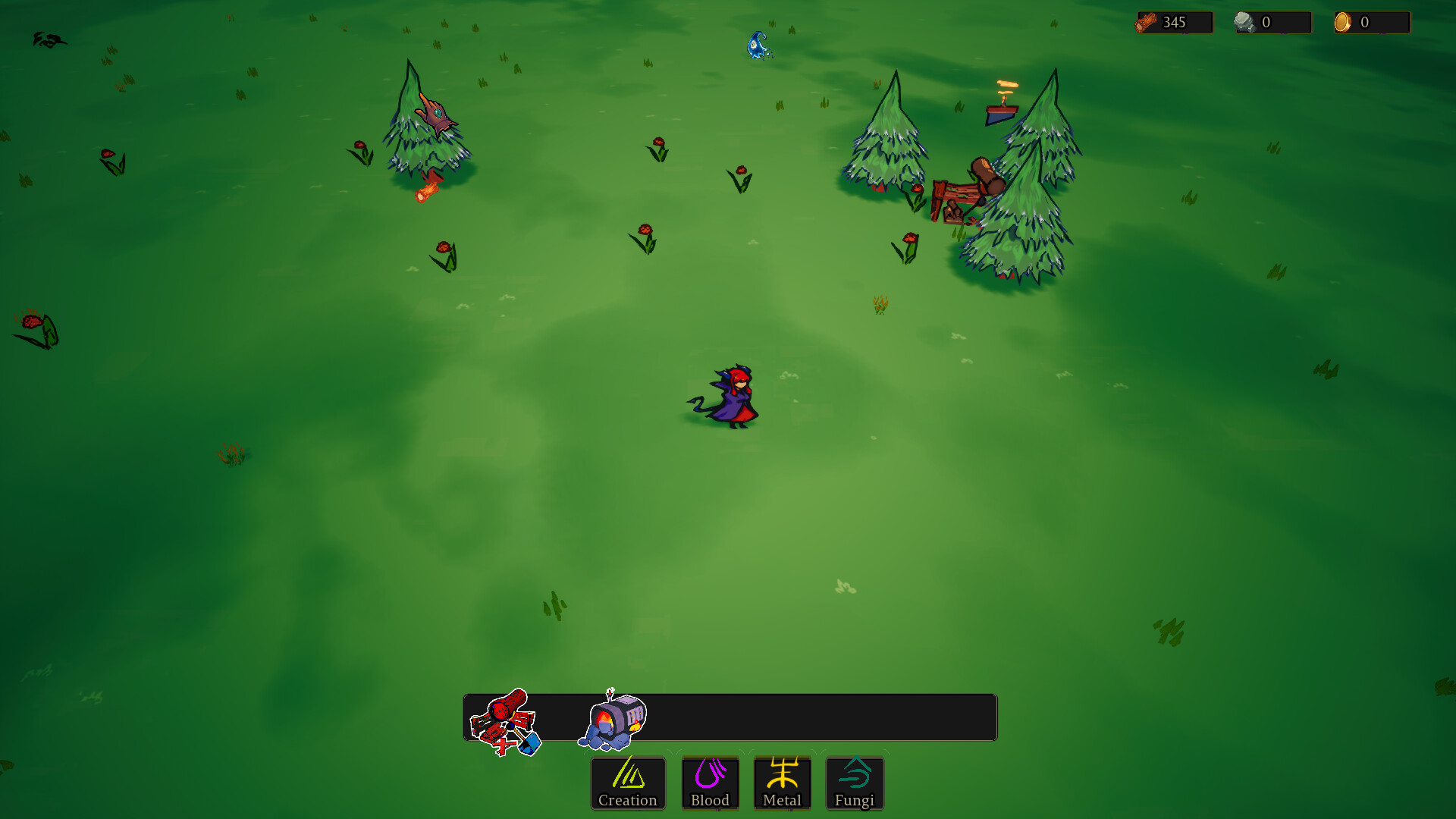Select the red workbench building in the hotbar
The width and height of the screenshot is (1456, 819).
pyautogui.click(x=504, y=720)
